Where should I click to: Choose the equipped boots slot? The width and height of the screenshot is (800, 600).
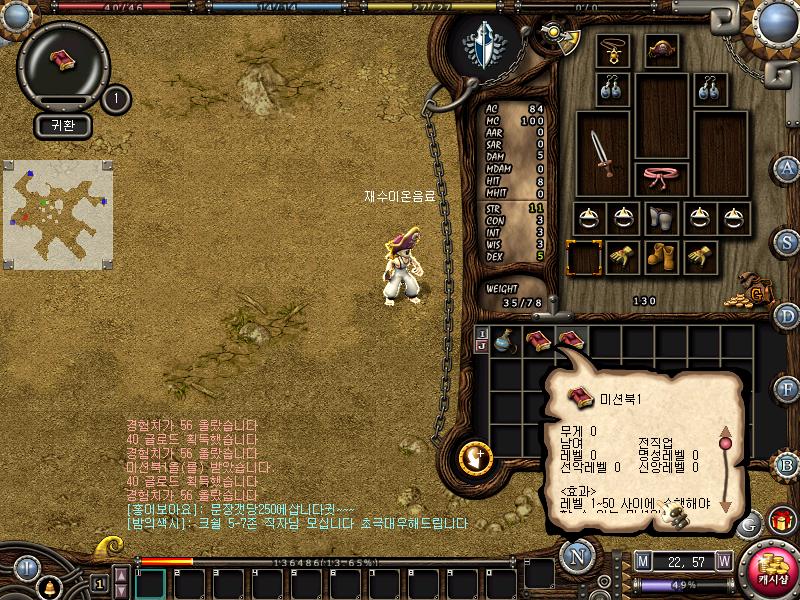point(661,257)
